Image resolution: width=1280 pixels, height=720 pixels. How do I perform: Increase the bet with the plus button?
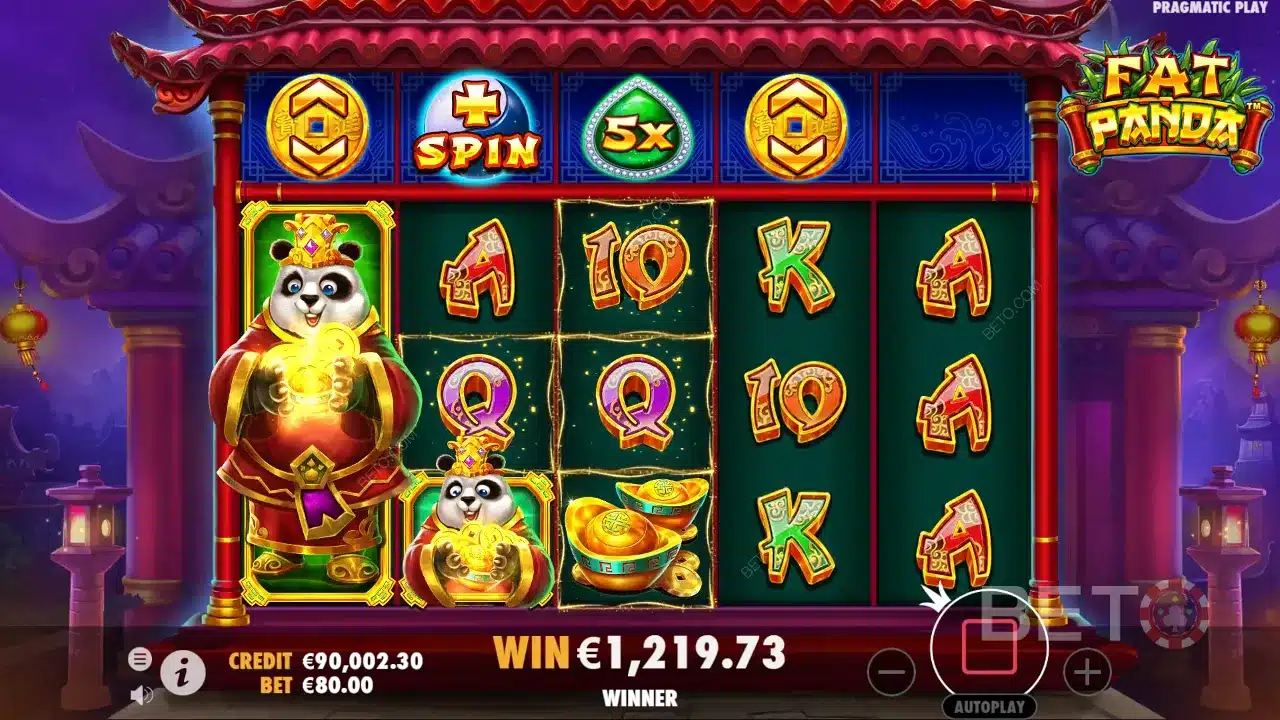click(1087, 672)
